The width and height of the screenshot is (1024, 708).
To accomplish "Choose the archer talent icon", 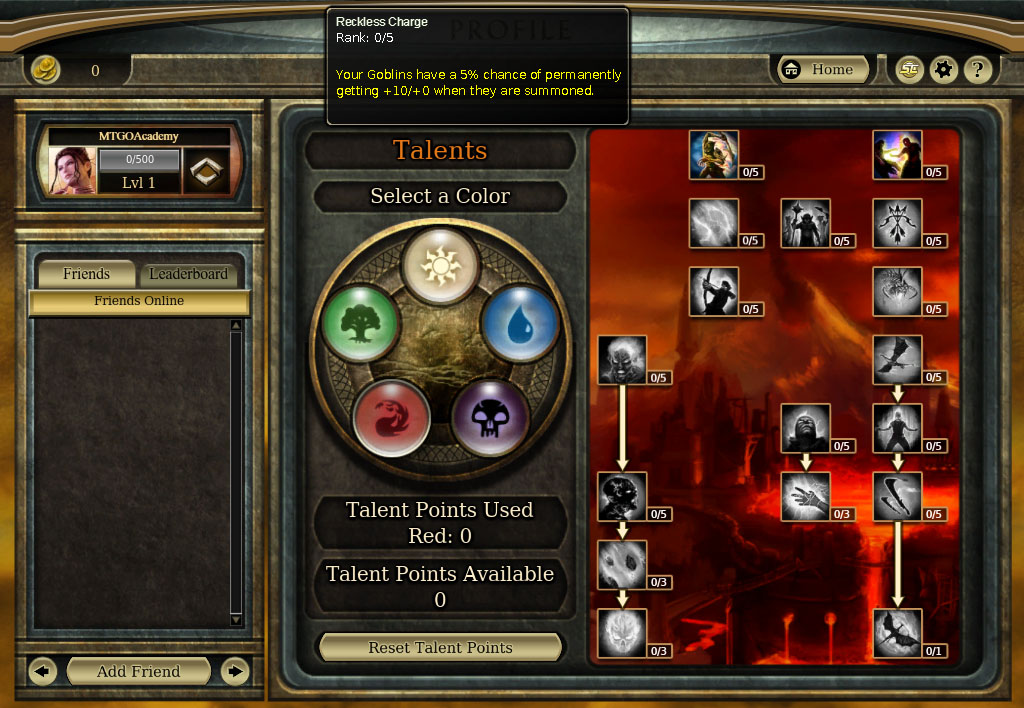I will click(714, 291).
